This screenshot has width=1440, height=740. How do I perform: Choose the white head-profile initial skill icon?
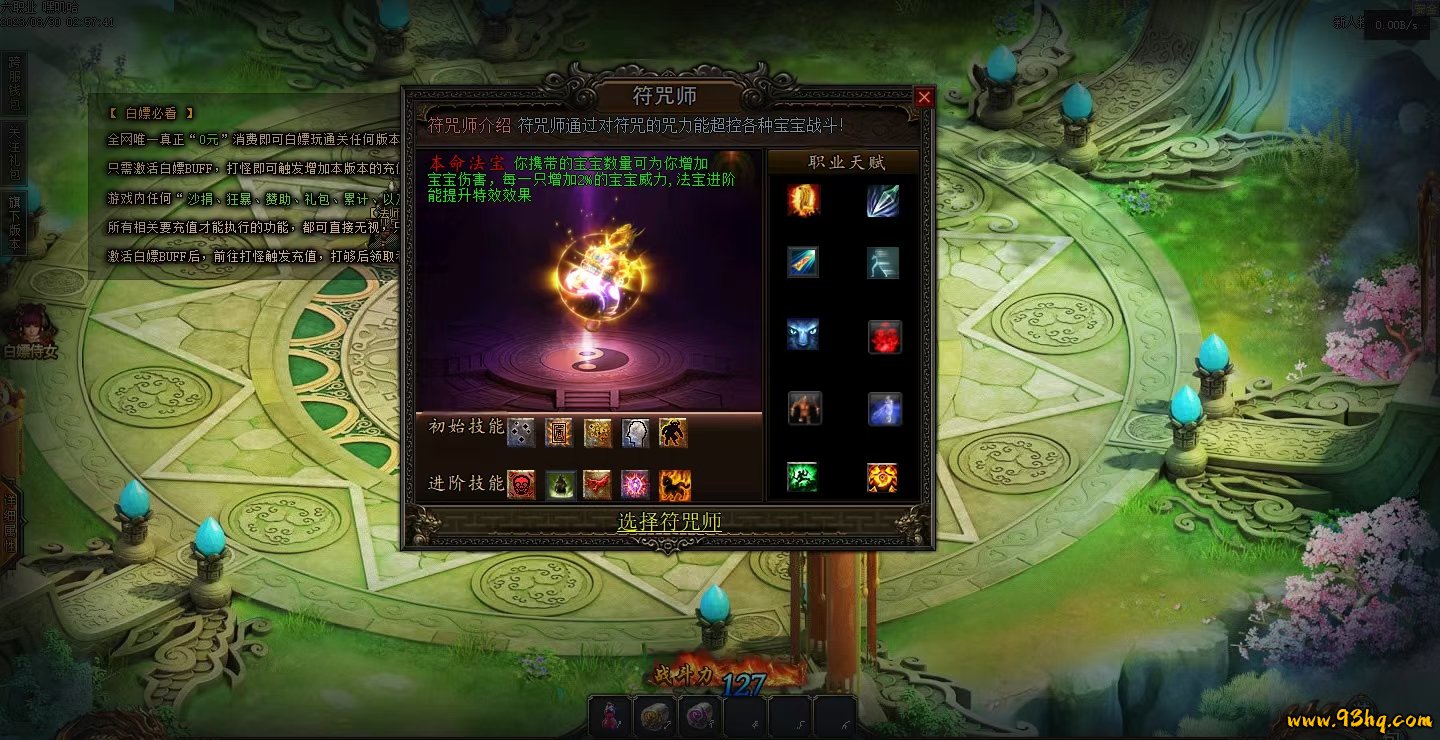pyautogui.click(x=635, y=433)
